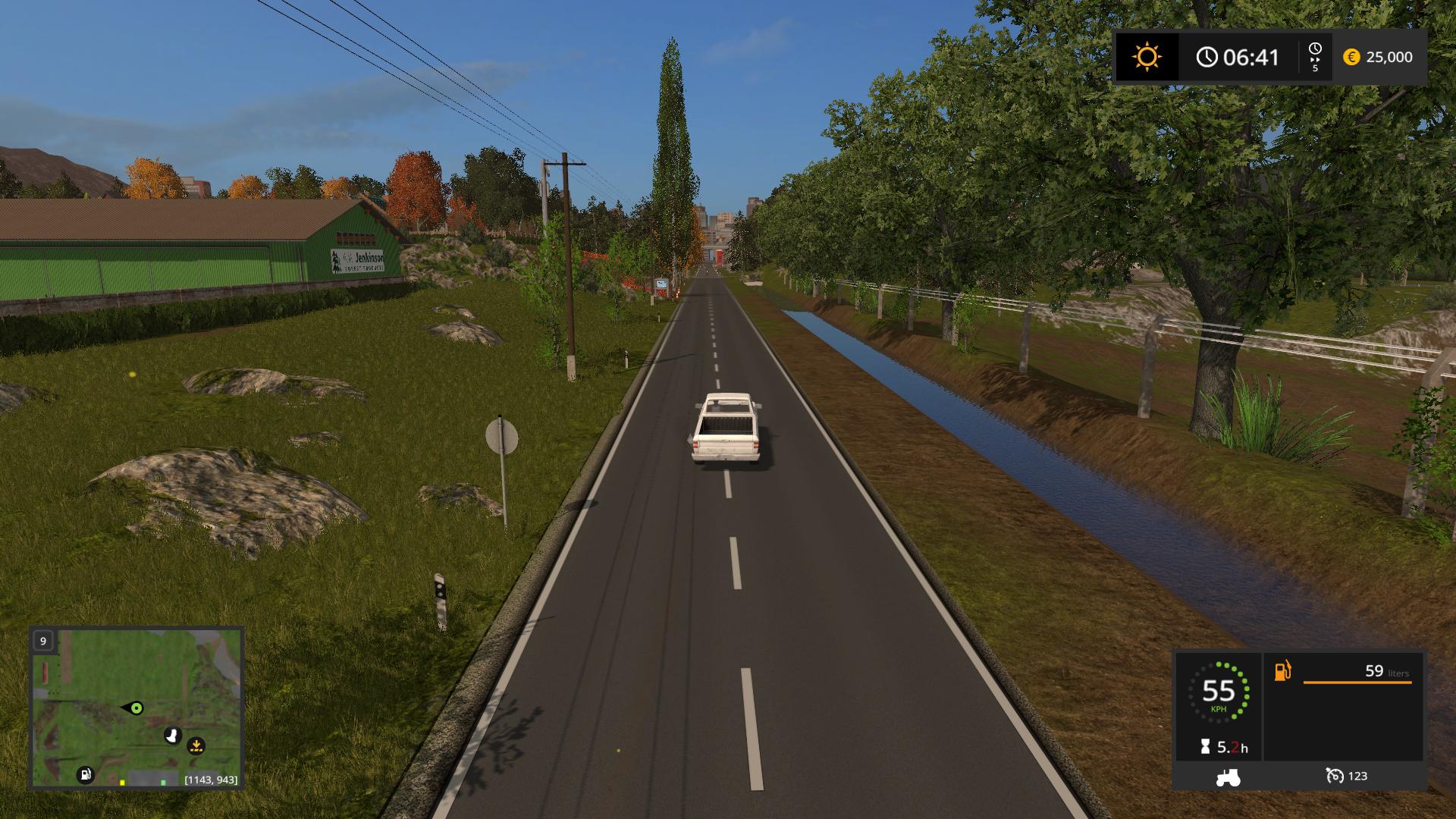
Task: Toggle the minimap size button labeled 9
Action: coord(43,642)
